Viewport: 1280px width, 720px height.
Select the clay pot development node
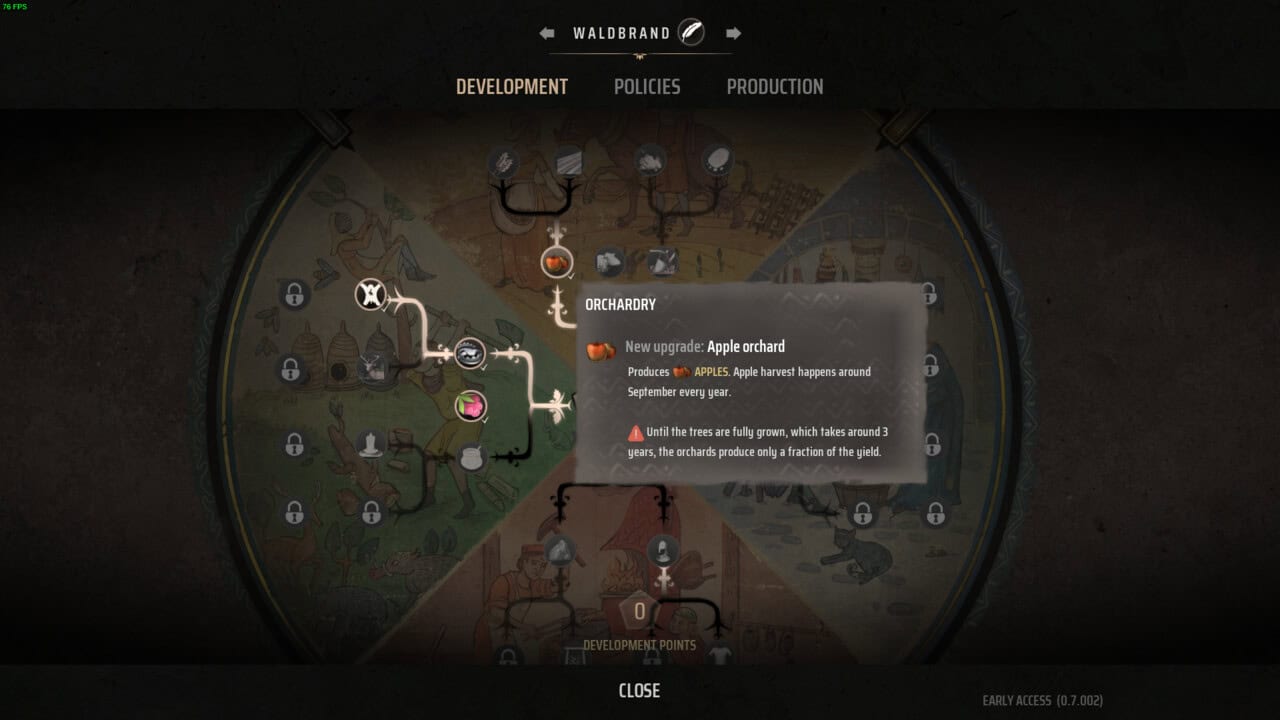(471, 457)
